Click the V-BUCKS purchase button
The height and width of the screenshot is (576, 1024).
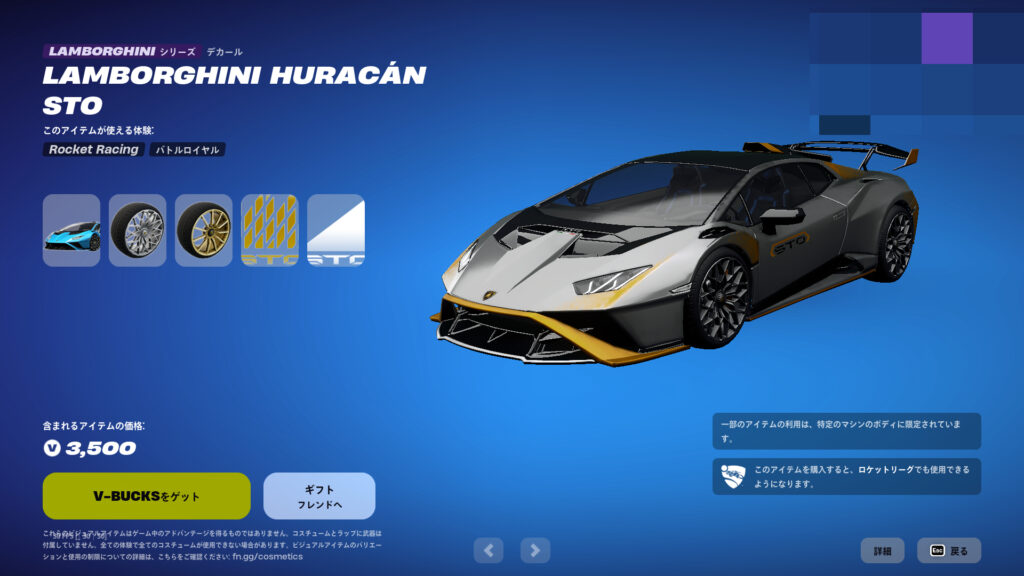coord(146,496)
